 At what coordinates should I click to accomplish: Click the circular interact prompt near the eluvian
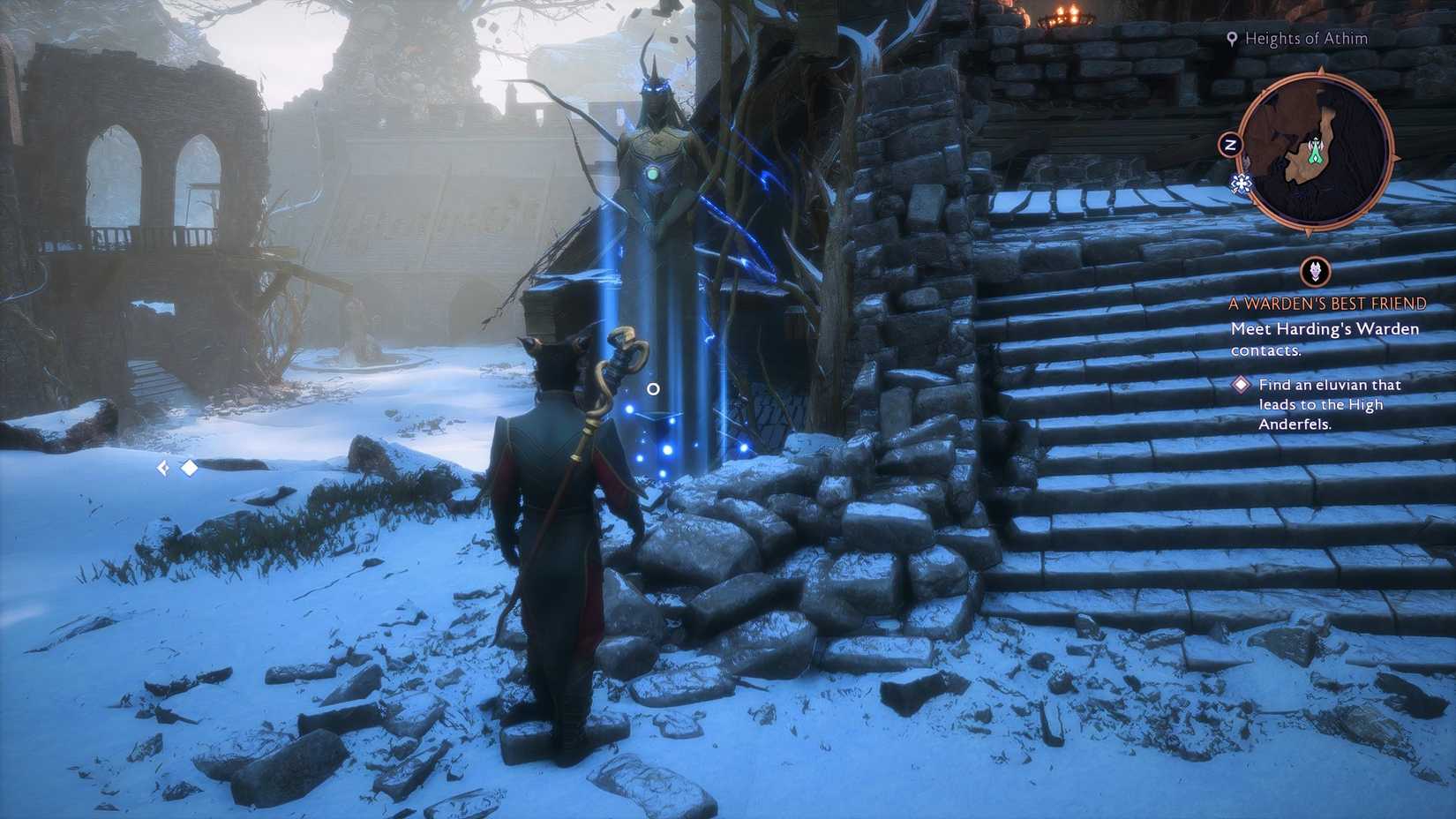653,387
